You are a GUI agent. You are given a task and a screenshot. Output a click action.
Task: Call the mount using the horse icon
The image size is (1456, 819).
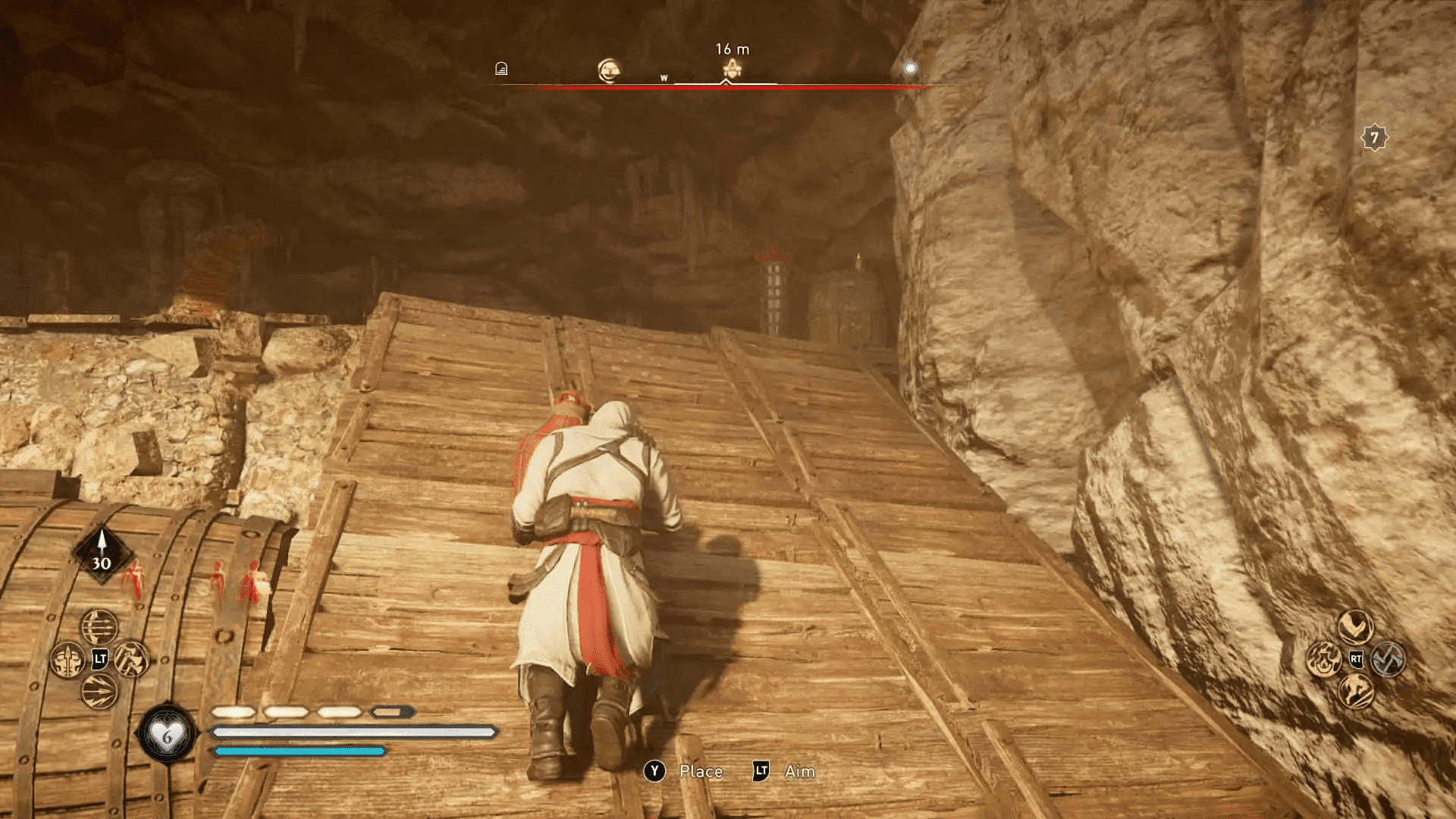tap(1357, 691)
